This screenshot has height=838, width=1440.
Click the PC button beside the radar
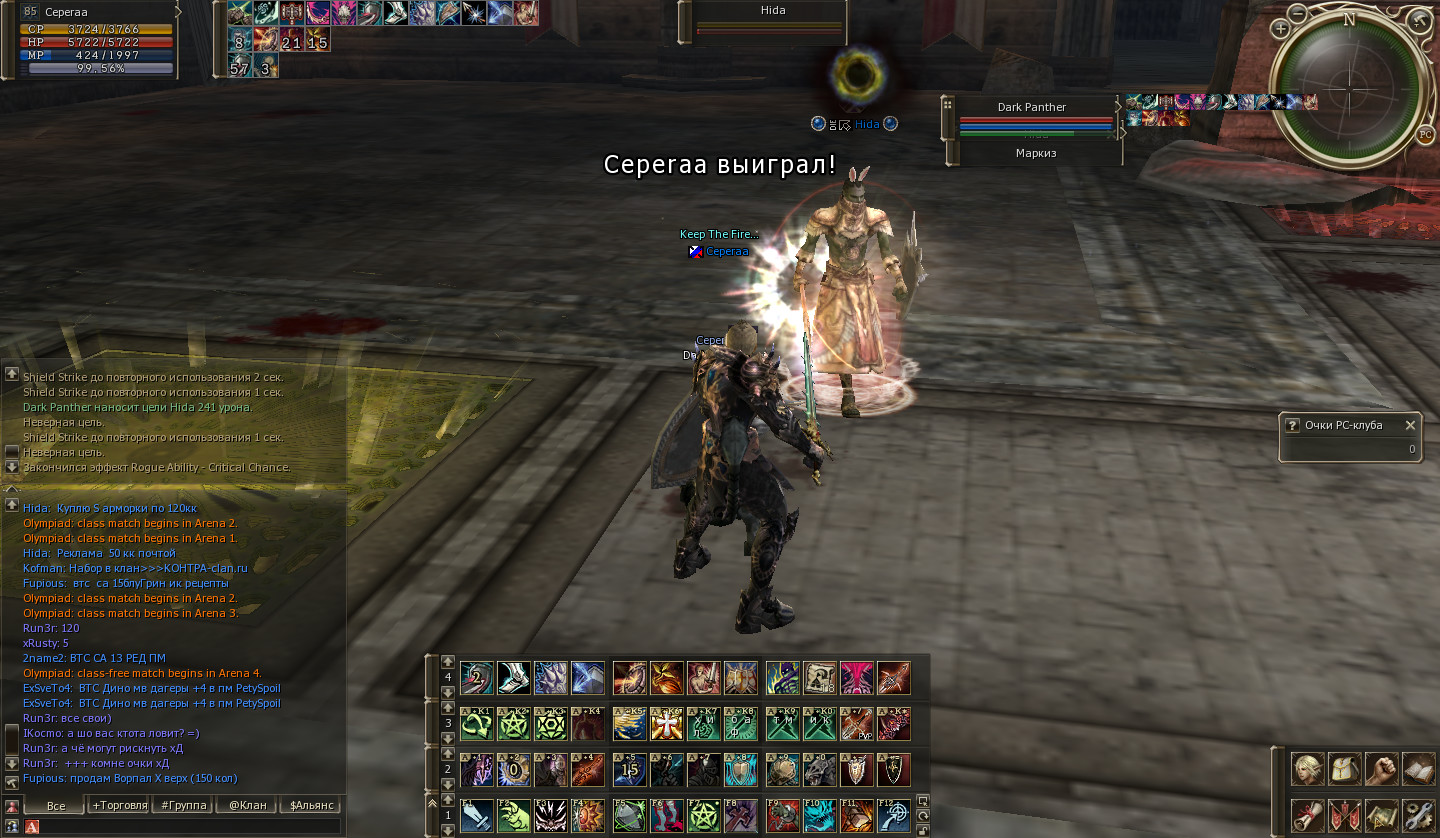point(1425,135)
